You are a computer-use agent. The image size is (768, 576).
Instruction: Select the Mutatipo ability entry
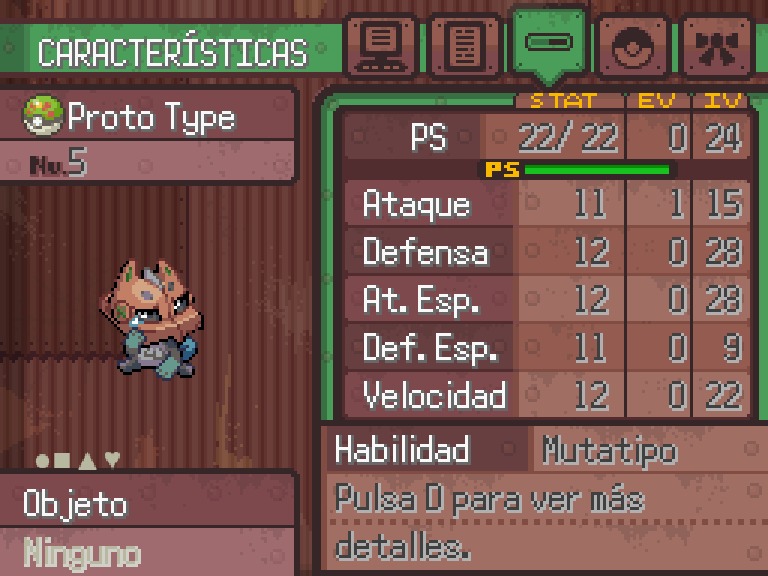(609, 451)
